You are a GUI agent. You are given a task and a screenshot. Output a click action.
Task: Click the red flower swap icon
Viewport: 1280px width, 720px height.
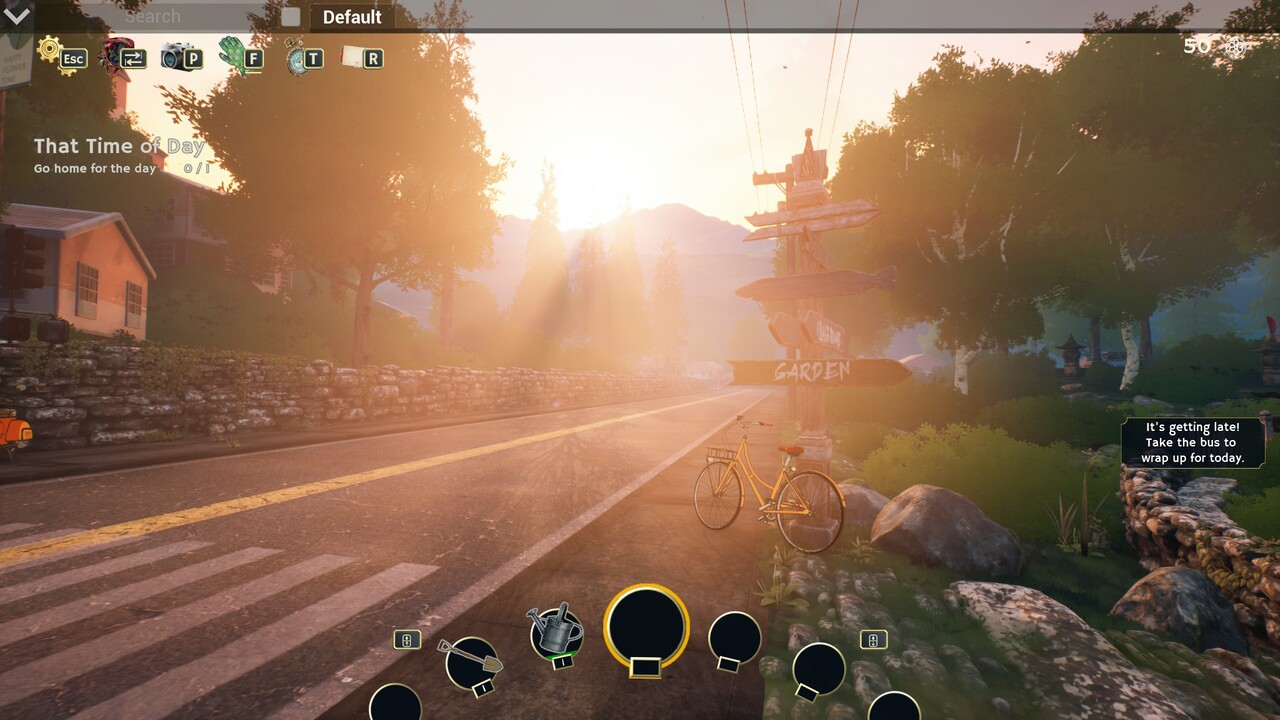pos(116,54)
